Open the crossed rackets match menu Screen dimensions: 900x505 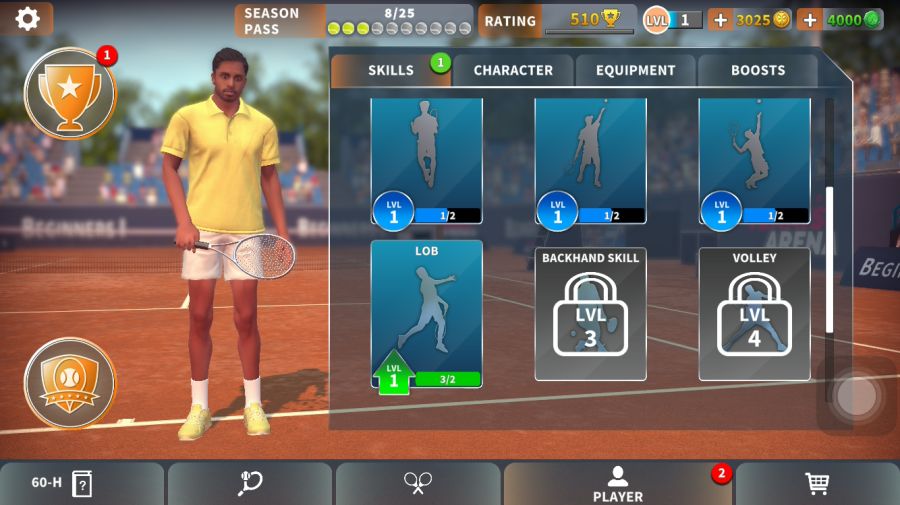click(x=418, y=484)
